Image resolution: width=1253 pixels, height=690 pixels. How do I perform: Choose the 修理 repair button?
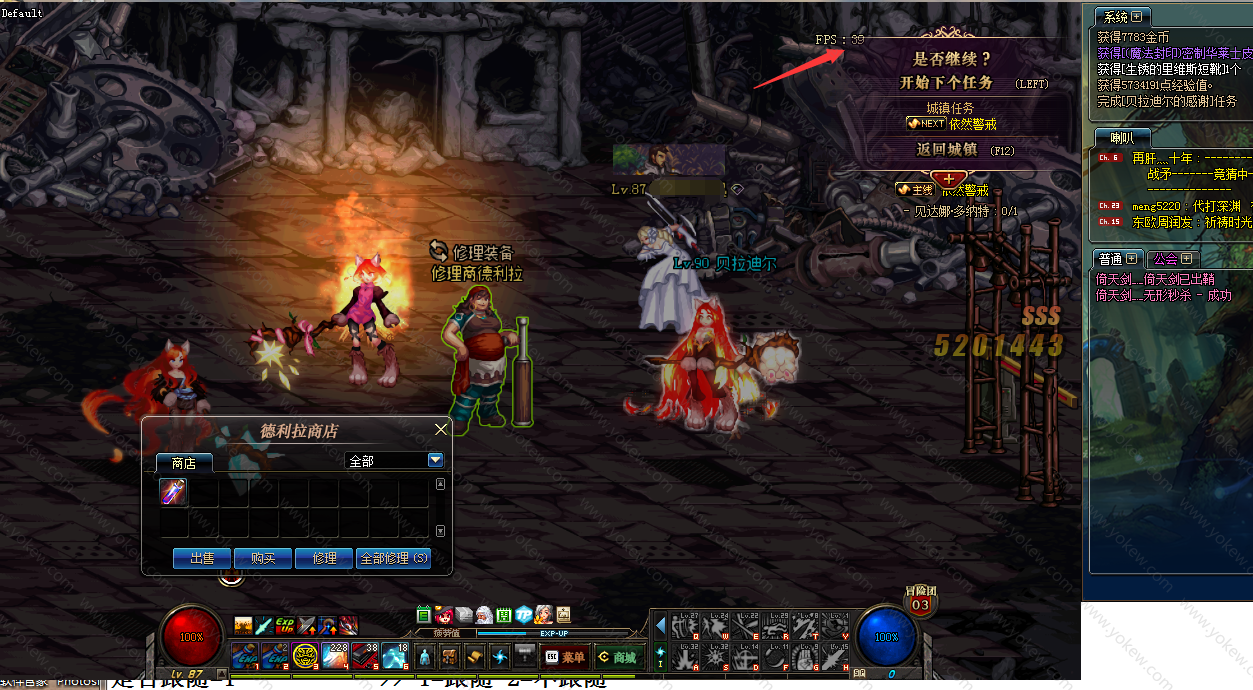pos(324,558)
